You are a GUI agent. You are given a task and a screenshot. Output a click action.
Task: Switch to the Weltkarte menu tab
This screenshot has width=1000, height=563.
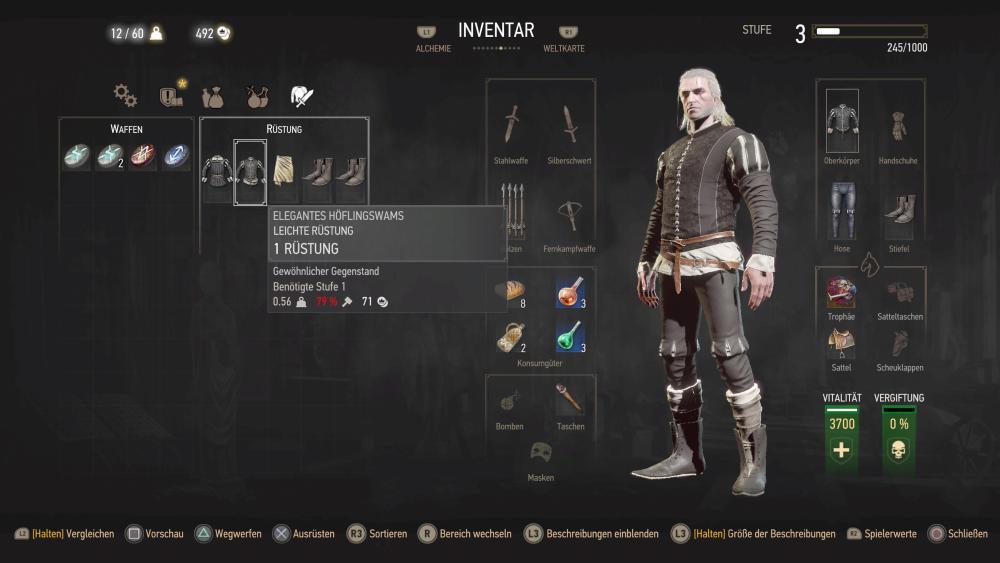(564, 40)
